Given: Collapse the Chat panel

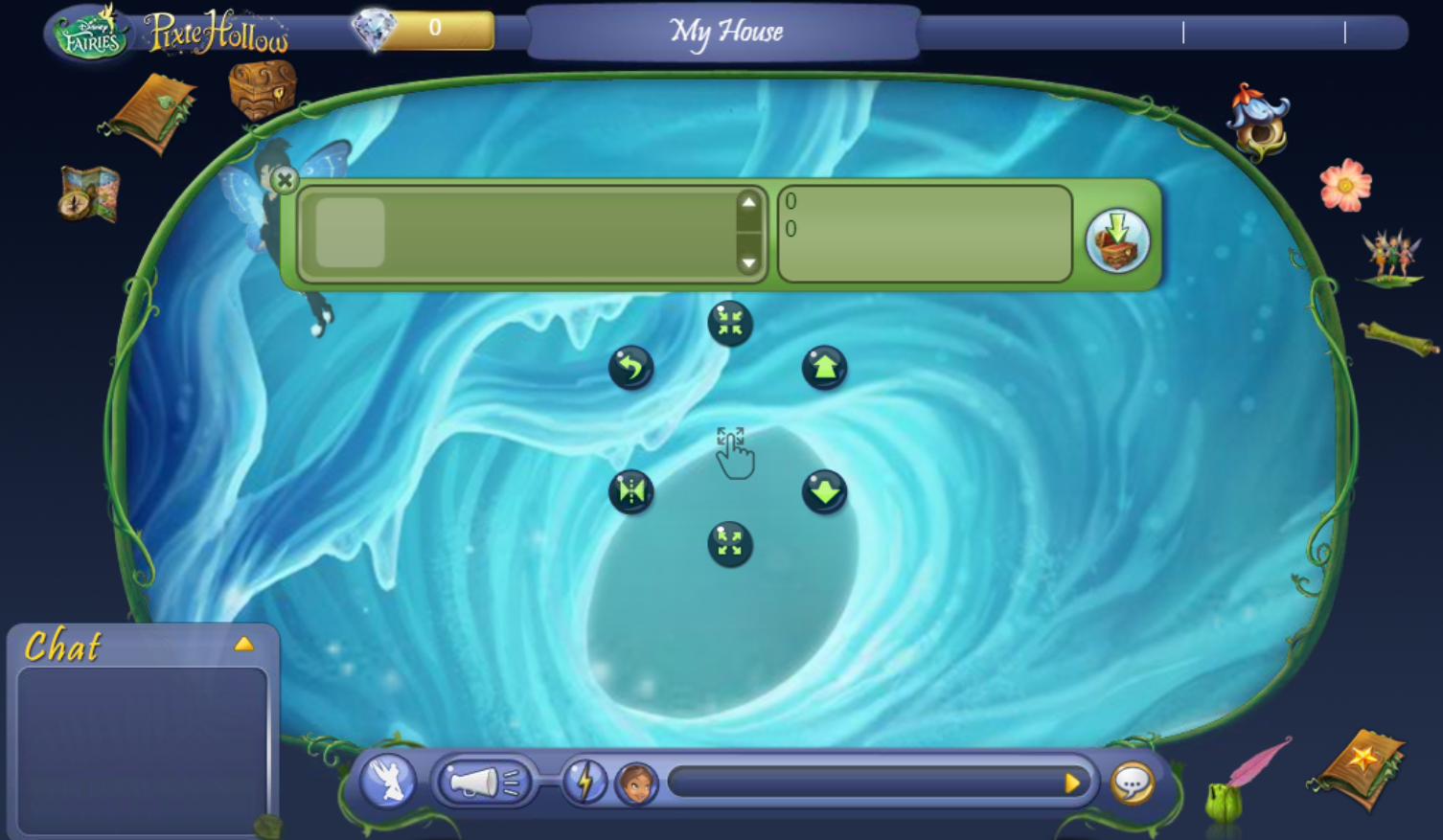Looking at the screenshot, I should tap(245, 644).
